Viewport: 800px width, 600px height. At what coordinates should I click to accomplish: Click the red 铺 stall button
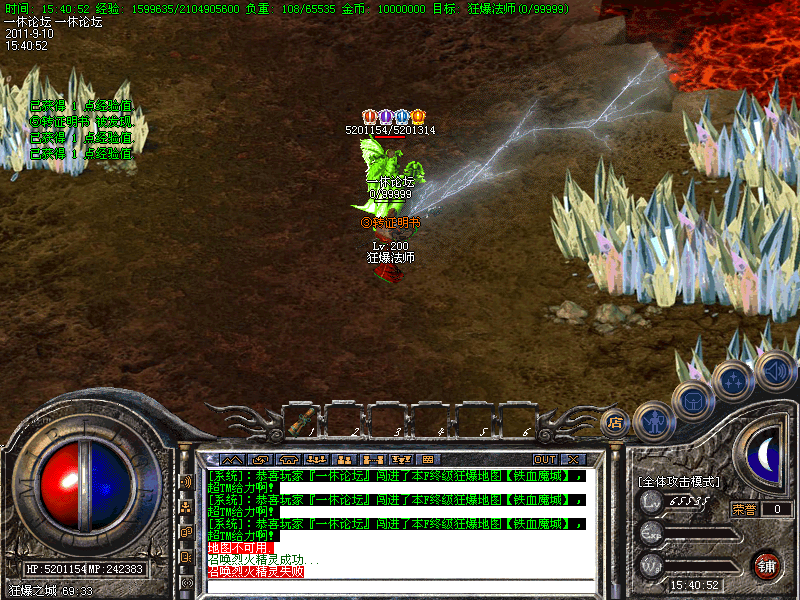tap(767, 565)
